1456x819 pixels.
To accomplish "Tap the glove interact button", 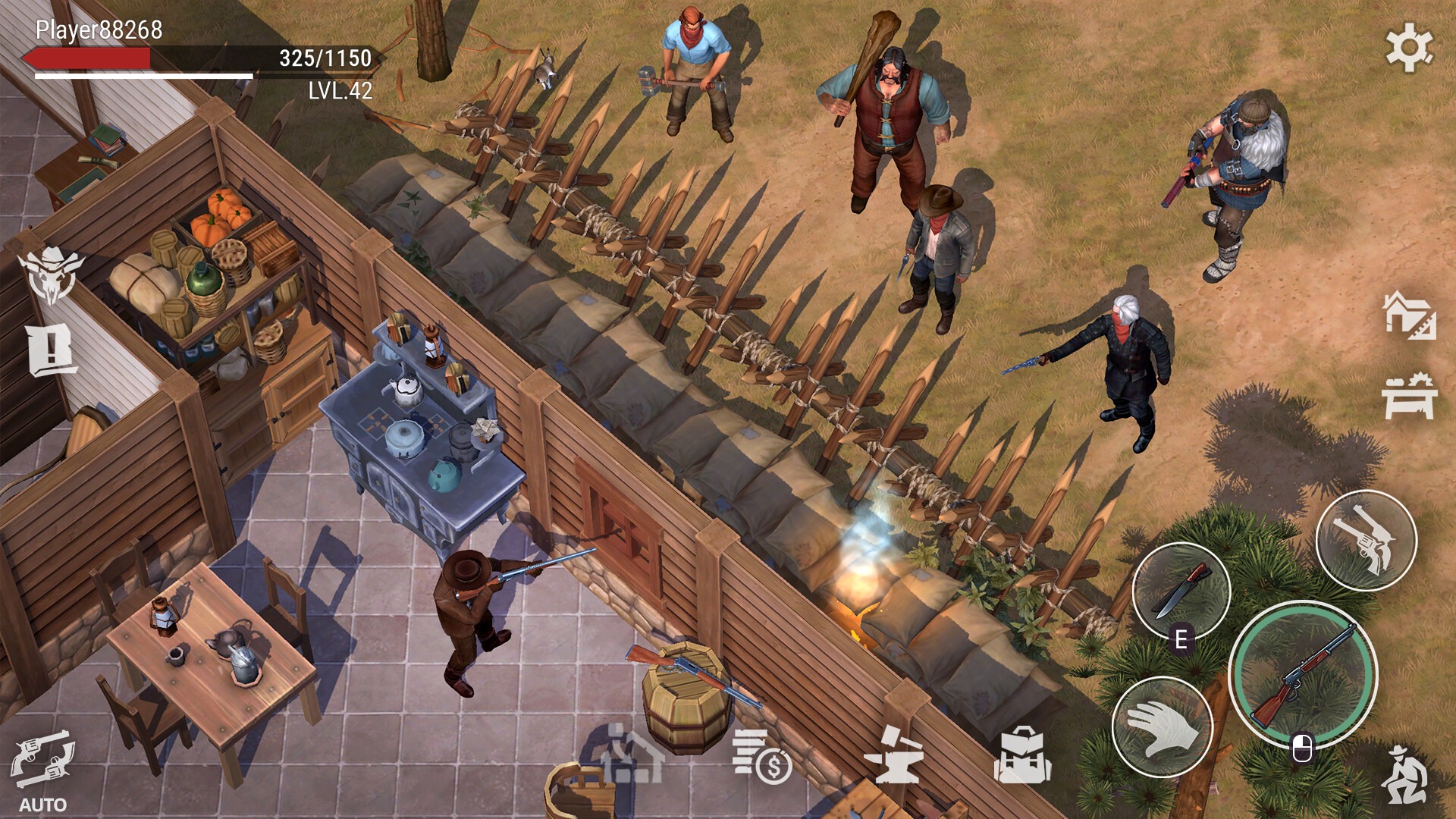I will pos(1163,726).
